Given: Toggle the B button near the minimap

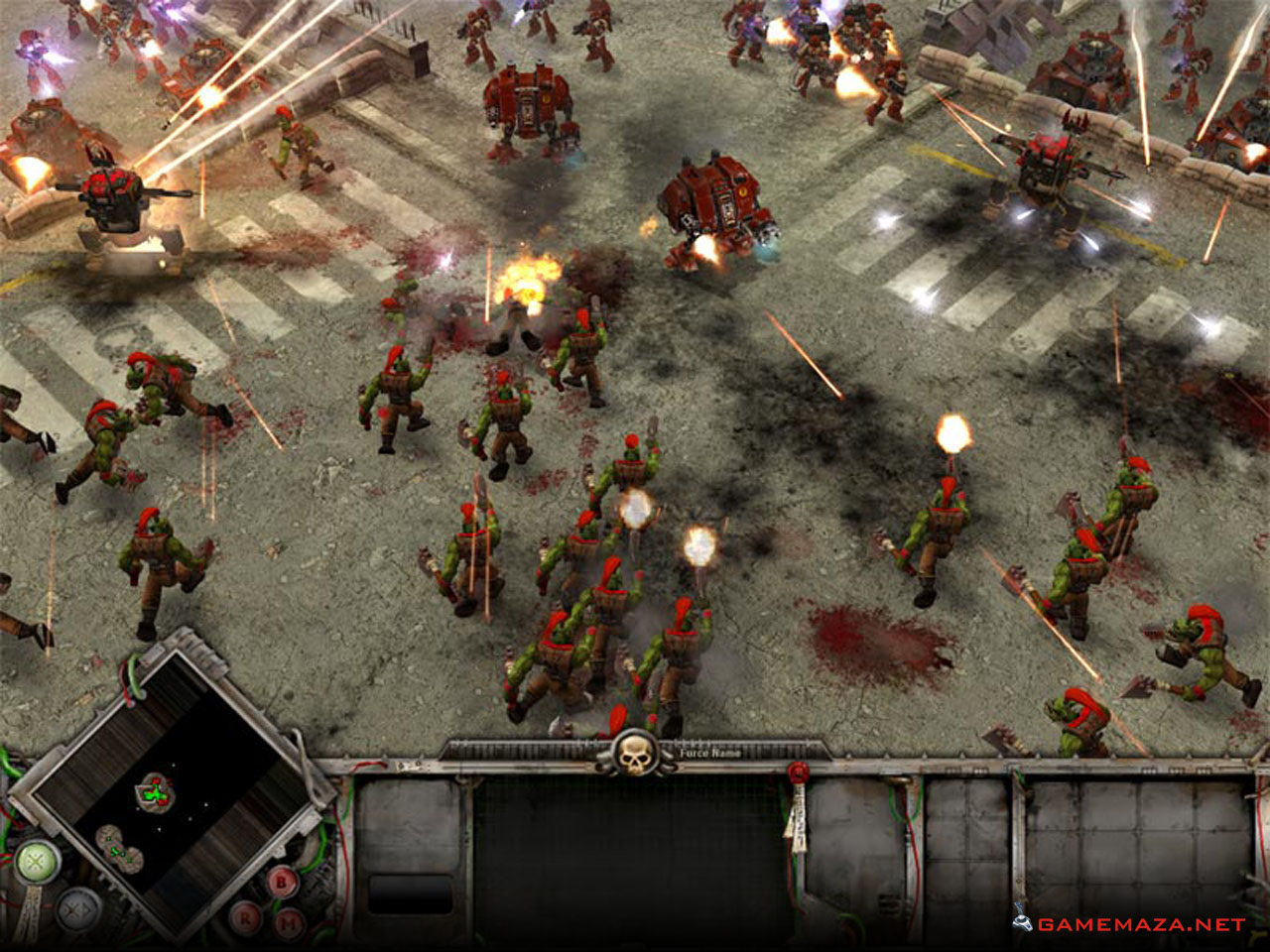Looking at the screenshot, I should point(281,881).
